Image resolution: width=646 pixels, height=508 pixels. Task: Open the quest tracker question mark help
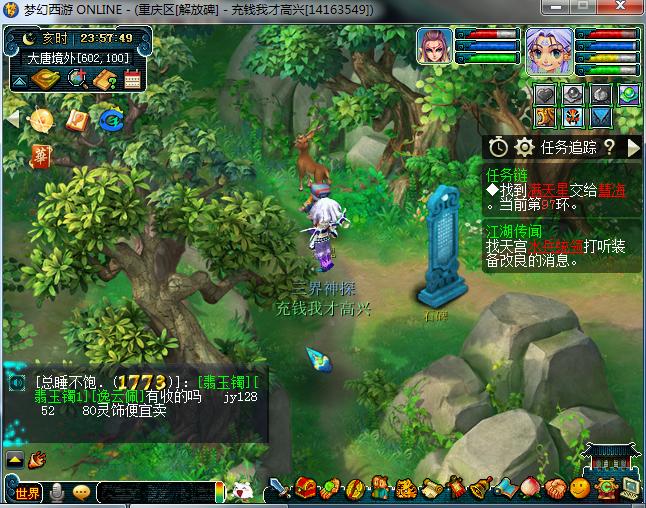(608, 147)
